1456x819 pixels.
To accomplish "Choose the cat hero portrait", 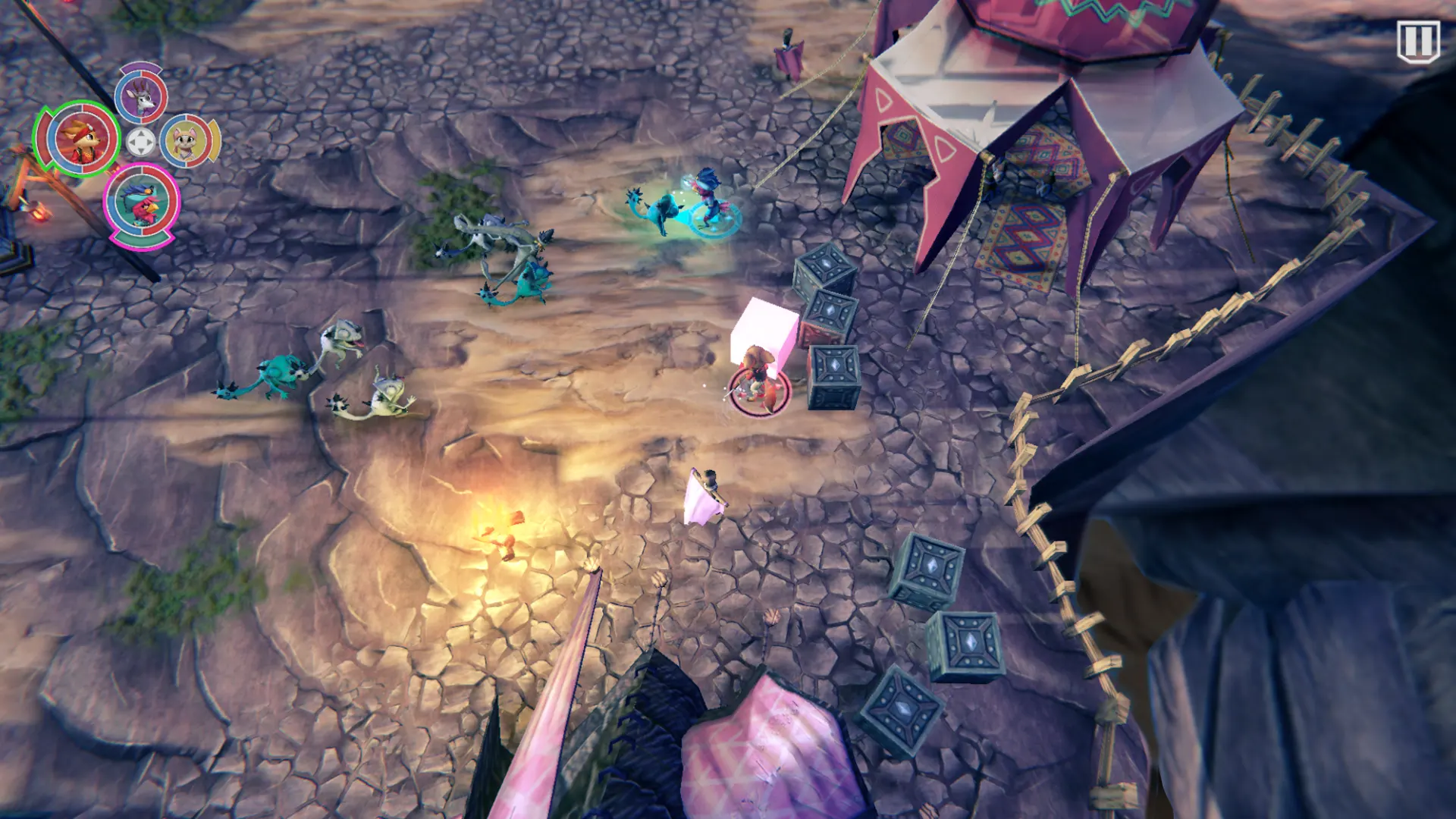I will (188, 142).
